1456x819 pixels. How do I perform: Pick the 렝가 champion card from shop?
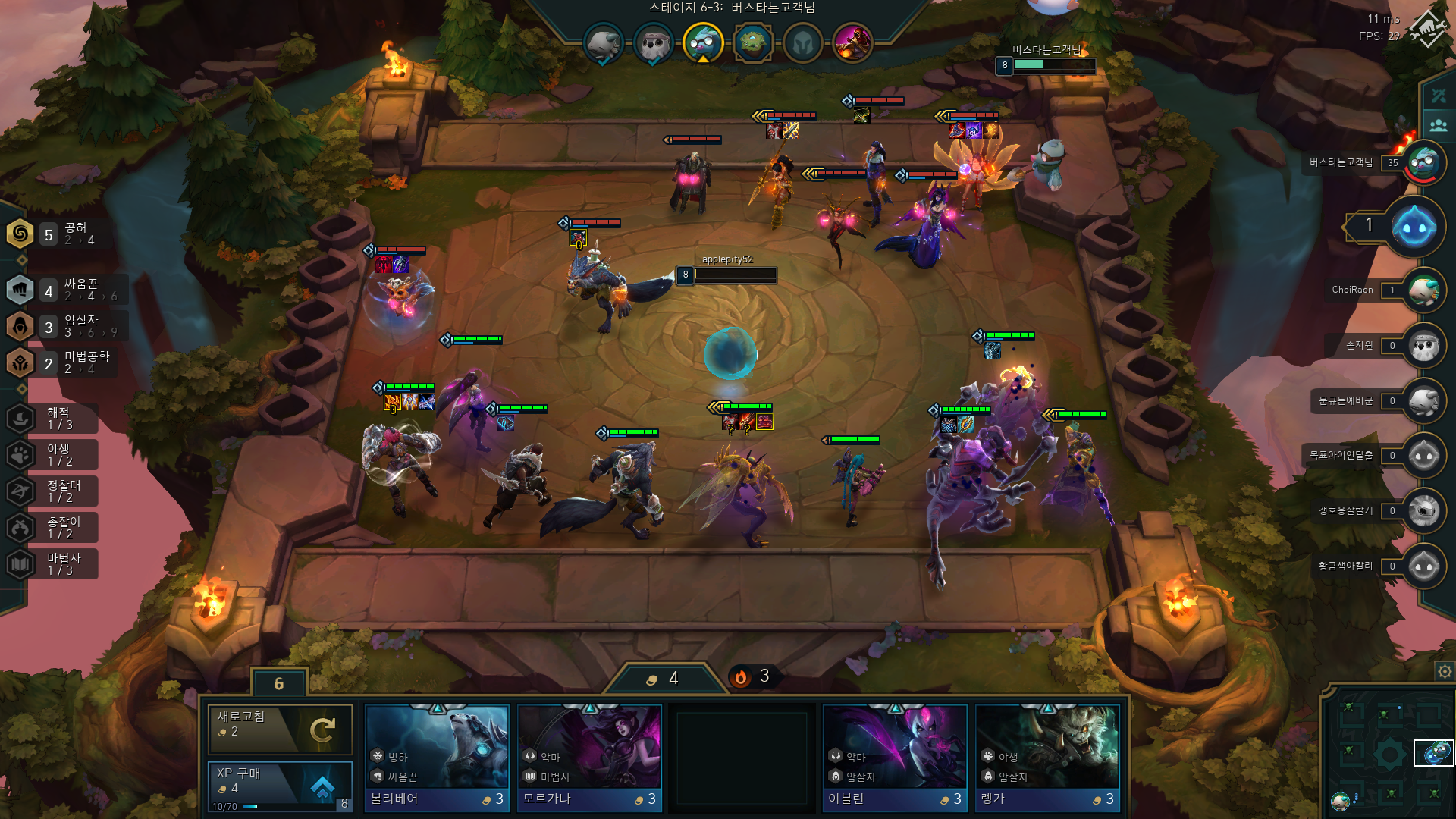1047,758
